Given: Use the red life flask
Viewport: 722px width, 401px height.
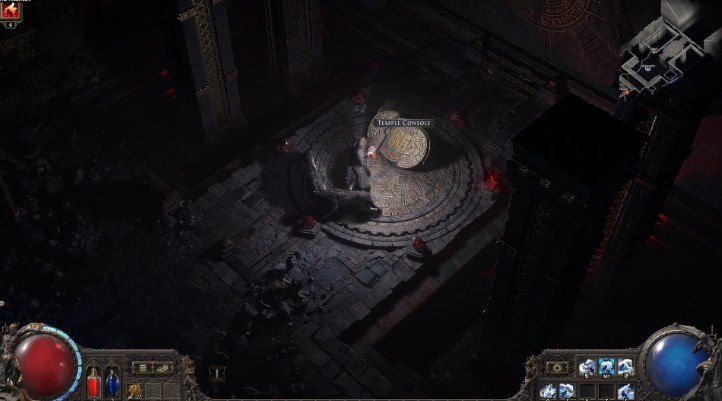Looking at the screenshot, I should point(93,382).
